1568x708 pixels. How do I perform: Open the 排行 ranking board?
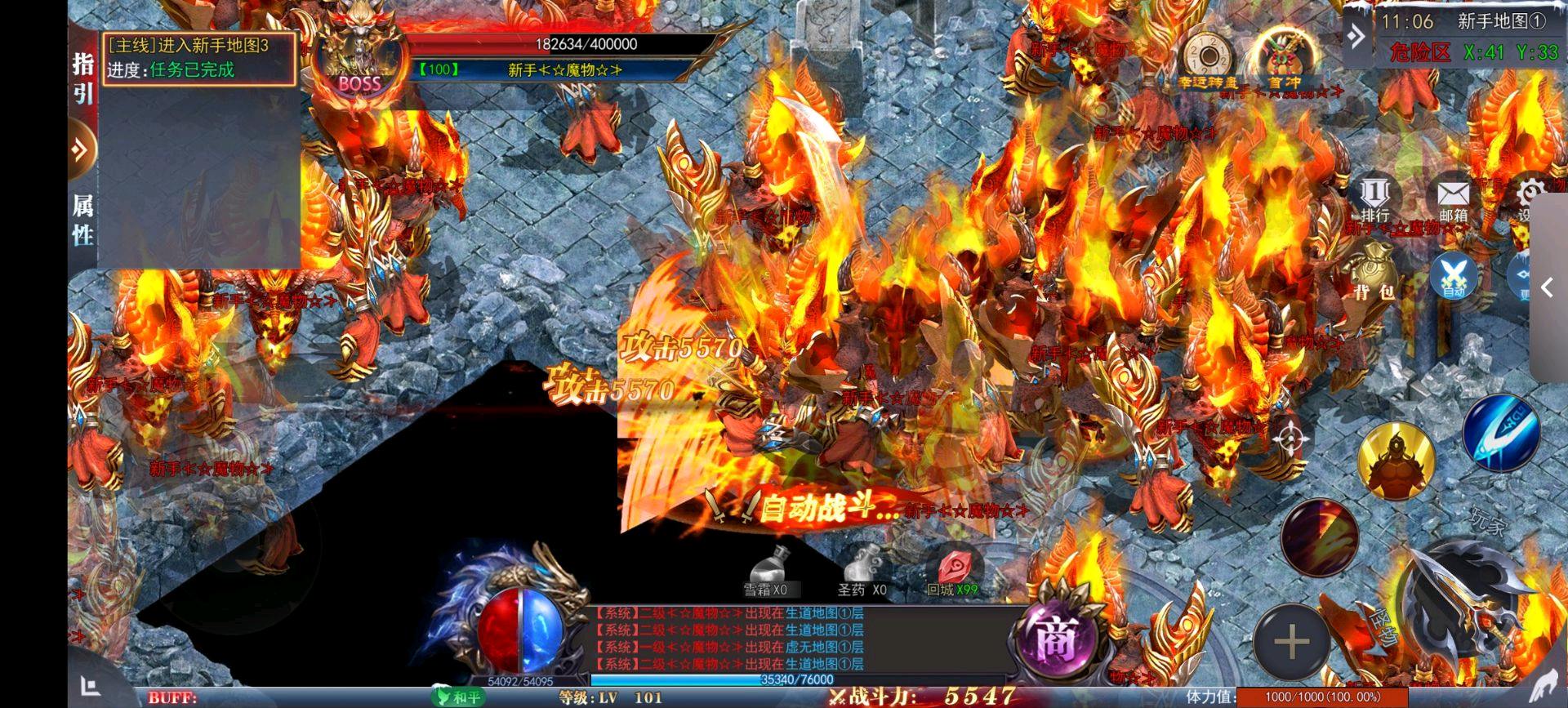(1374, 198)
